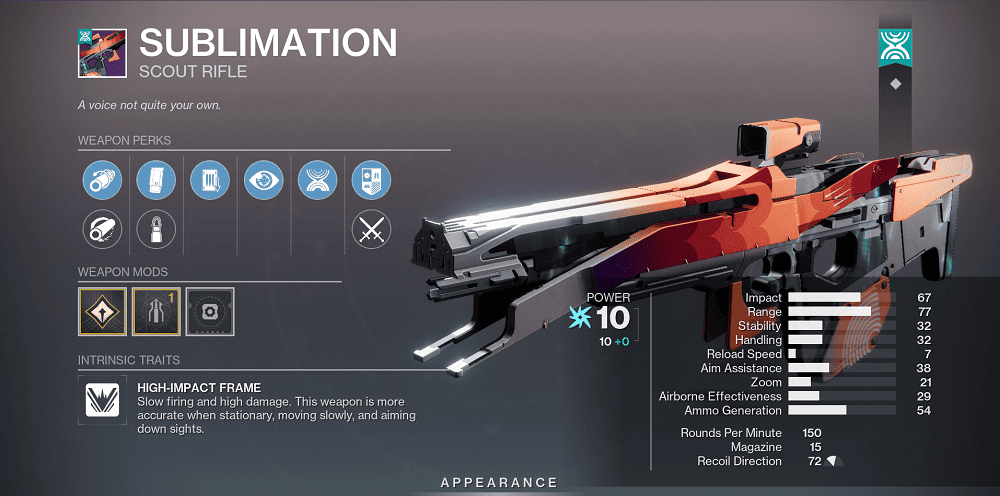The width and height of the screenshot is (1000, 496).
Task: Select the weapon mod slot marked 1
Action: (x=156, y=311)
